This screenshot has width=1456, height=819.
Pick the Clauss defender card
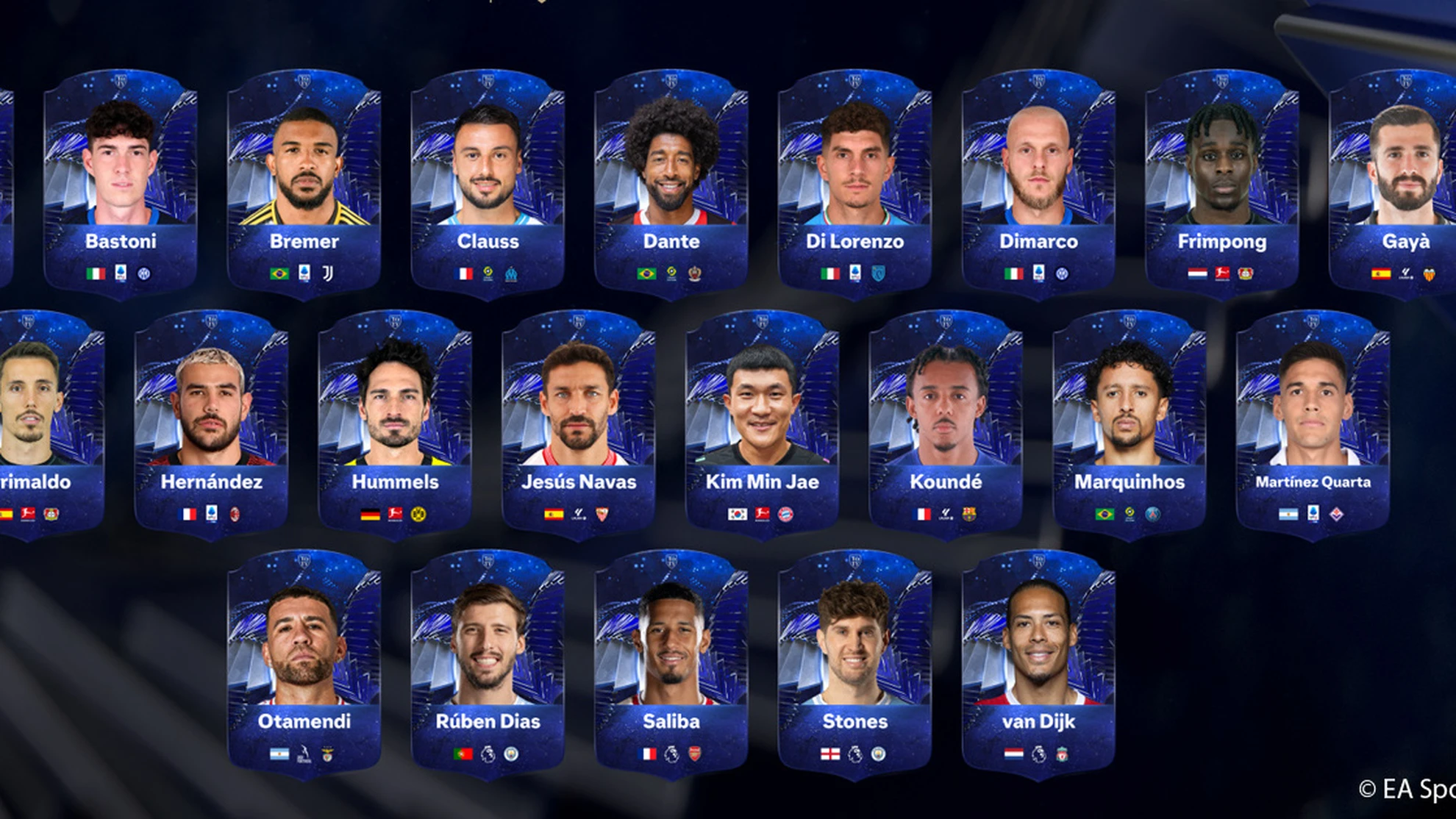click(x=488, y=184)
